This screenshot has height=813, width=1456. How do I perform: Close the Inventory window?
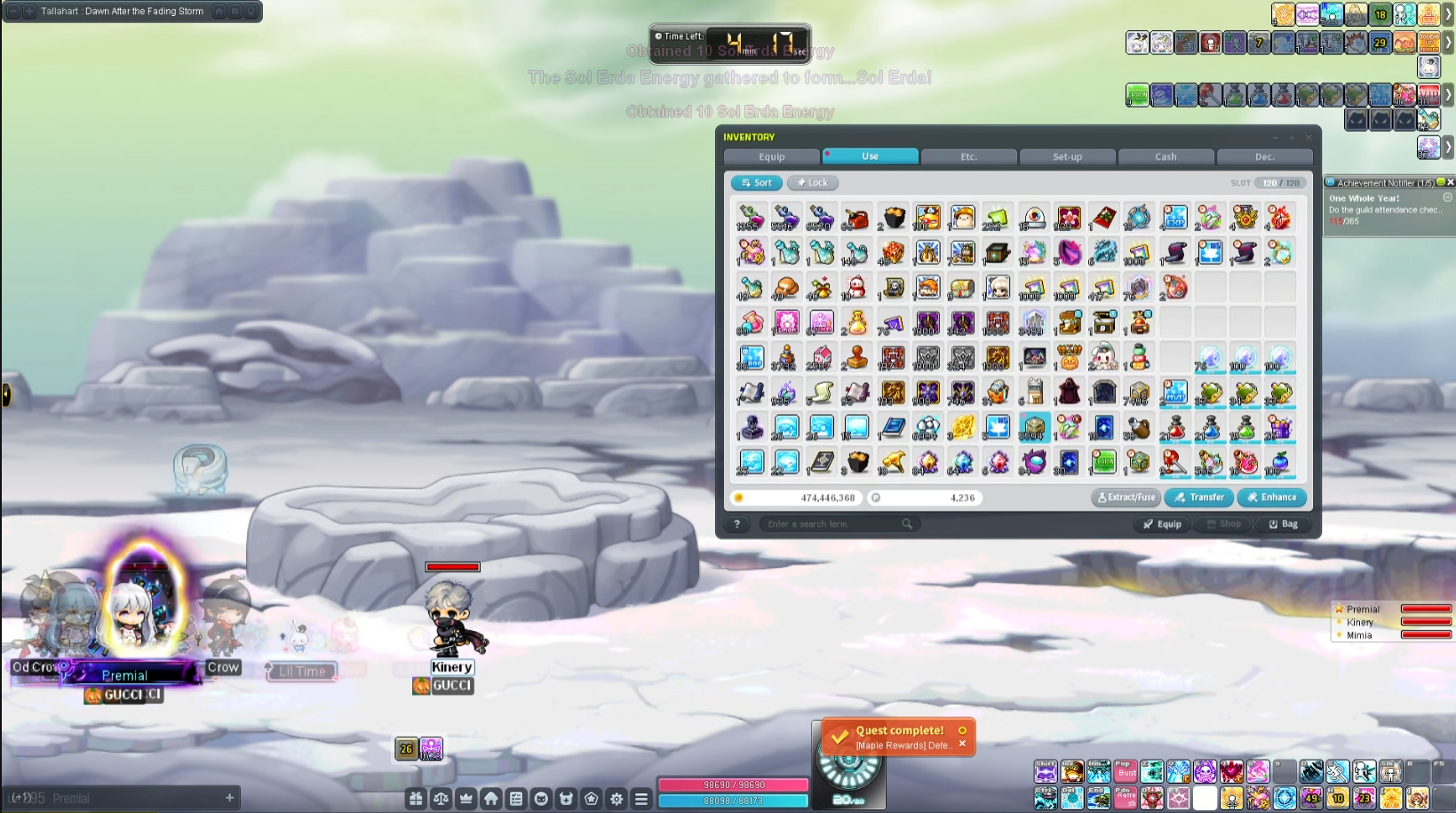1308,138
